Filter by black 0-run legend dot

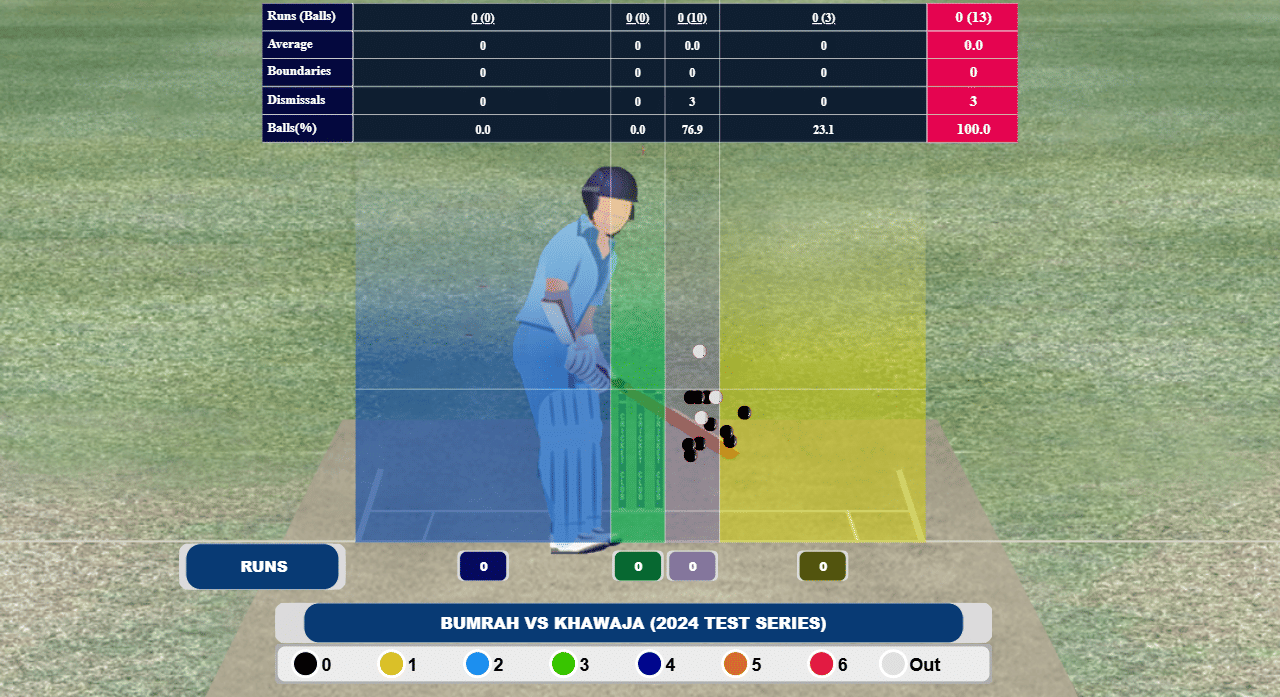[305, 664]
